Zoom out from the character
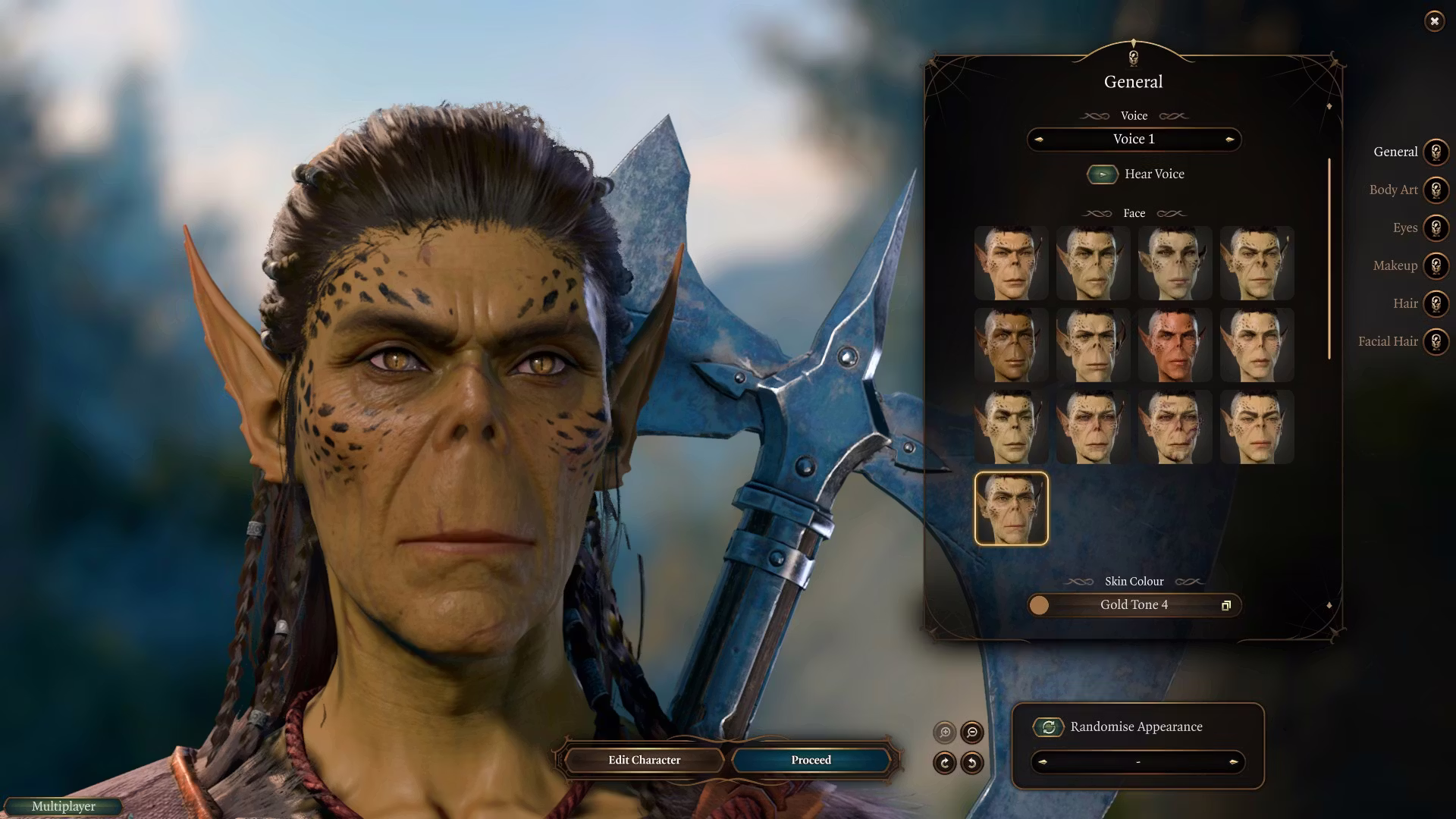 click(972, 733)
